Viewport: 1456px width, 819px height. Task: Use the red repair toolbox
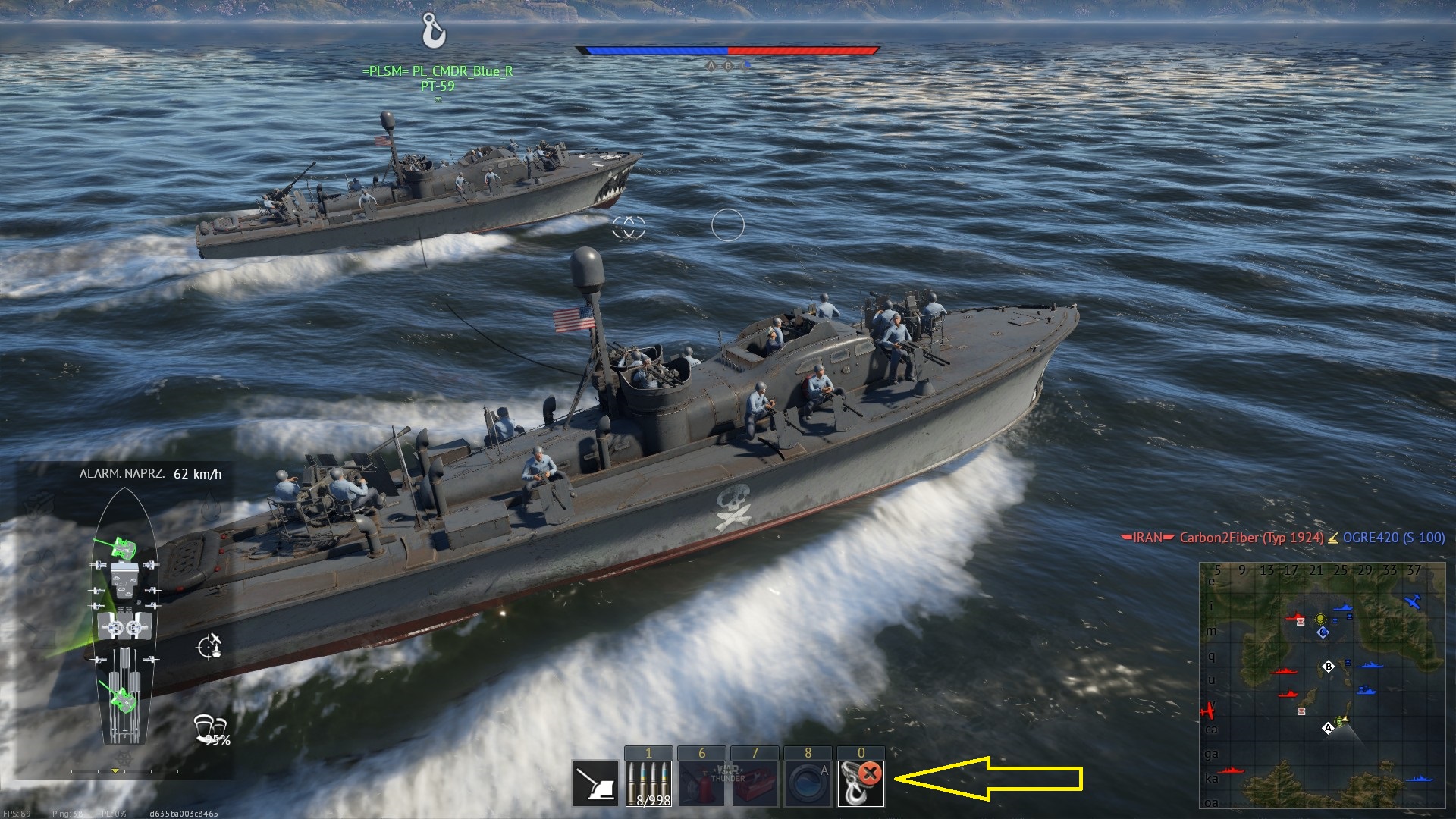(755, 783)
